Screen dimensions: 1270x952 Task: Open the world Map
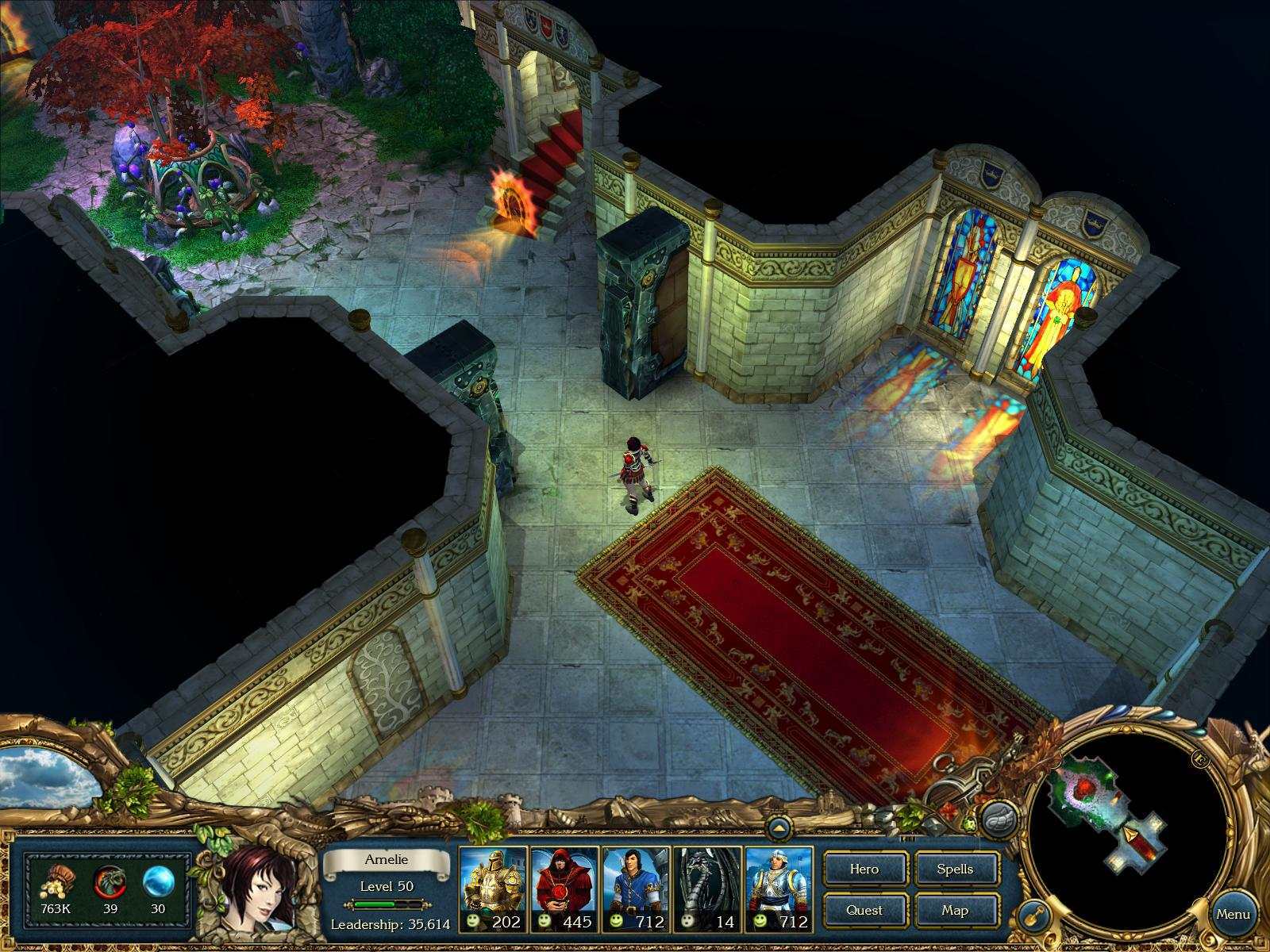coord(956,910)
